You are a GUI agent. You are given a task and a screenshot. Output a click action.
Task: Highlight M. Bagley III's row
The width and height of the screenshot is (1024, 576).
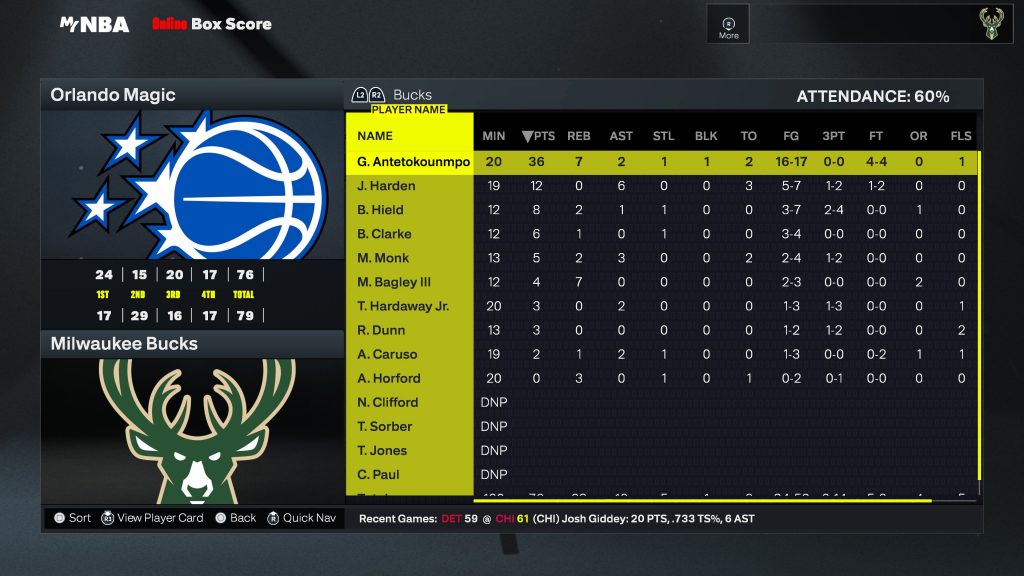(394, 282)
